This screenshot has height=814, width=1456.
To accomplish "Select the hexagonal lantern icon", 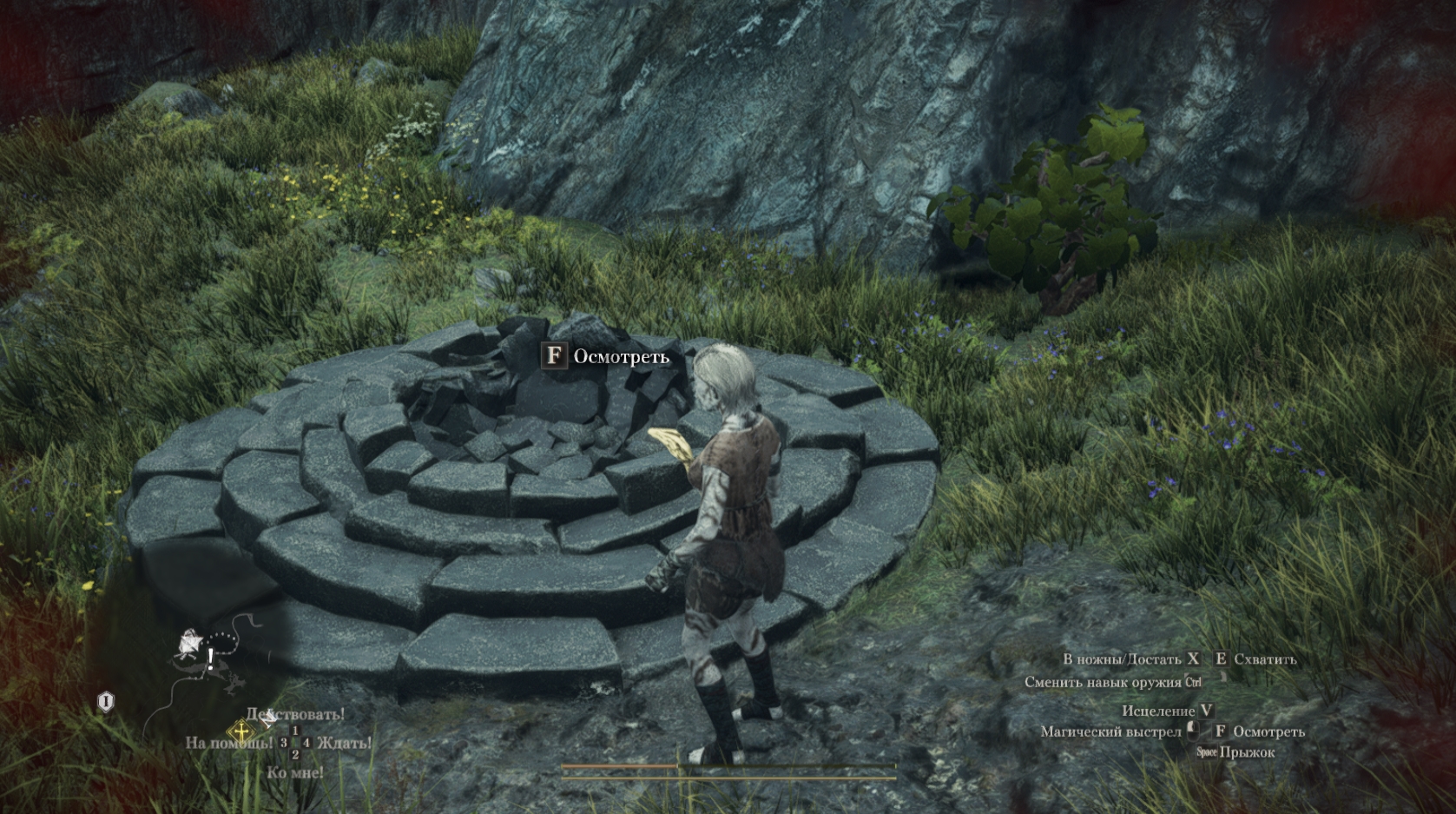I will (x=105, y=702).
